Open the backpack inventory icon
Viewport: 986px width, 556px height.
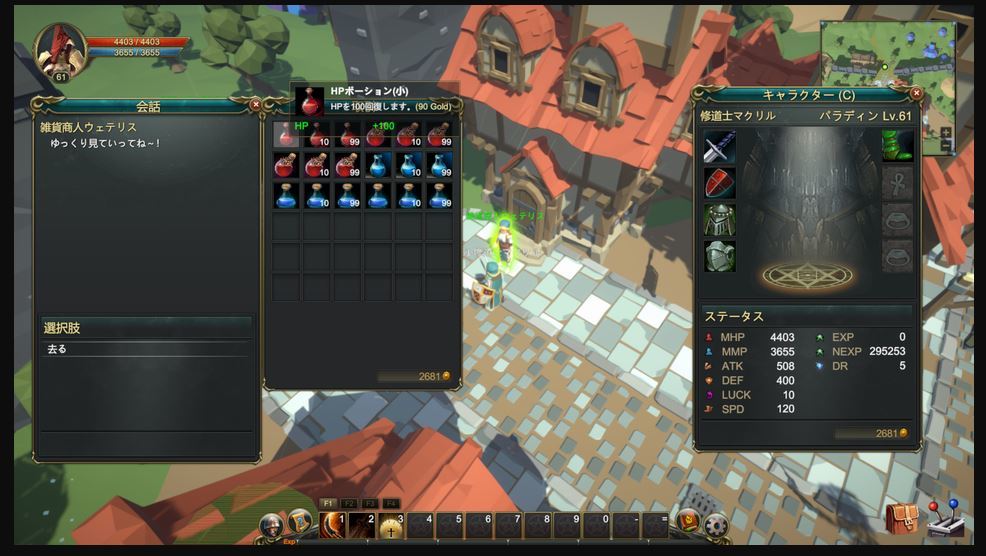901,519
